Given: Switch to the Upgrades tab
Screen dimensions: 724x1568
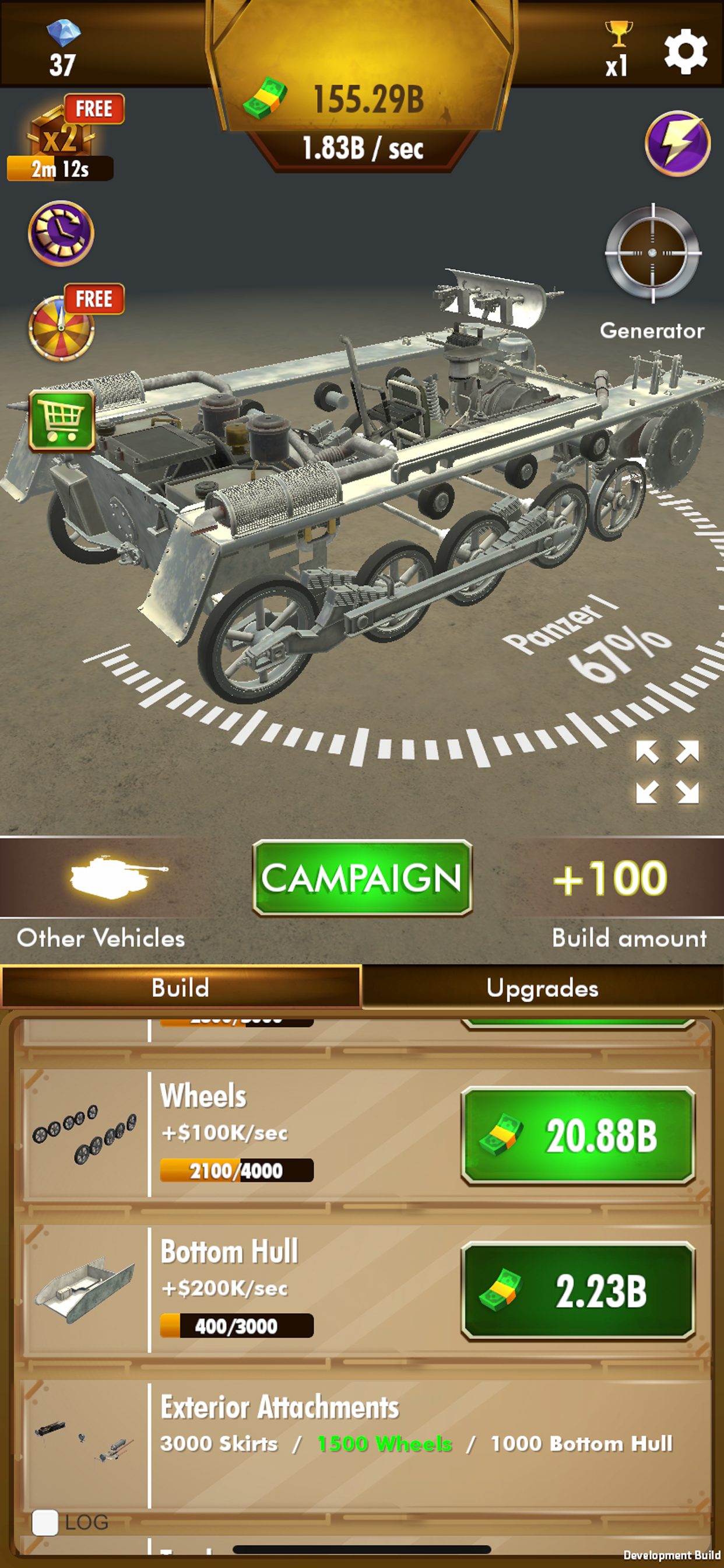Looking at the screenshot, I should pyautogui.click(x=542, y=988).
